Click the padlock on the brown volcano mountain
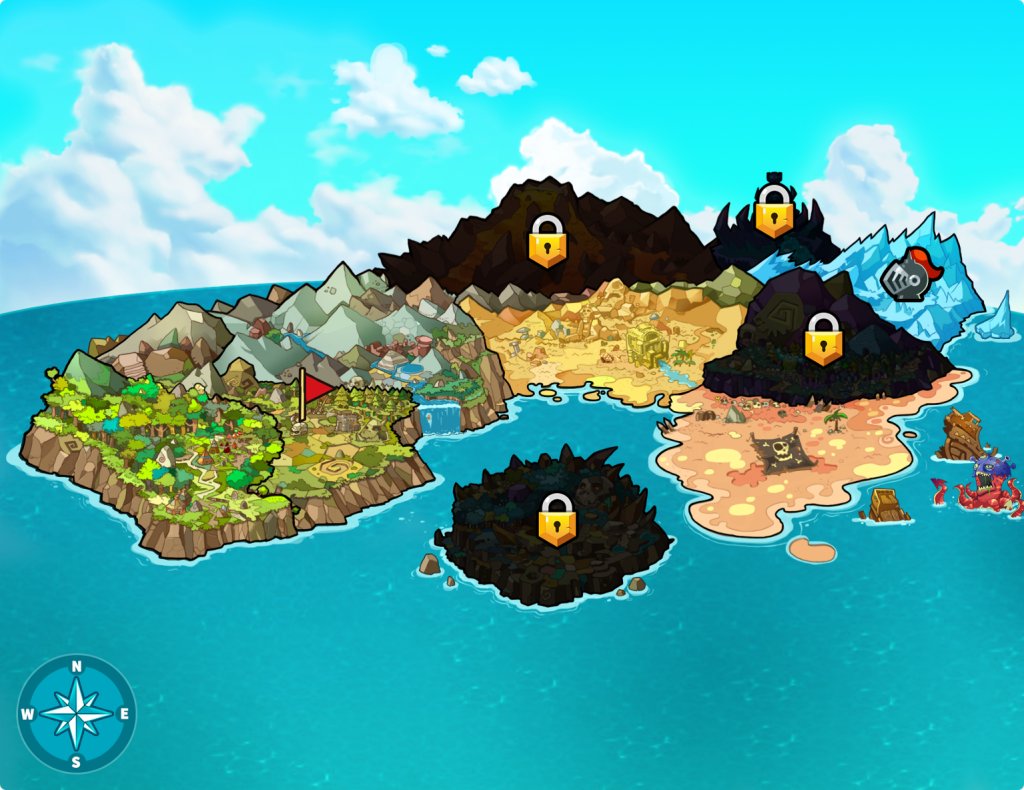The width and height of the screenshot is (1024, 790). pos(547,241)
